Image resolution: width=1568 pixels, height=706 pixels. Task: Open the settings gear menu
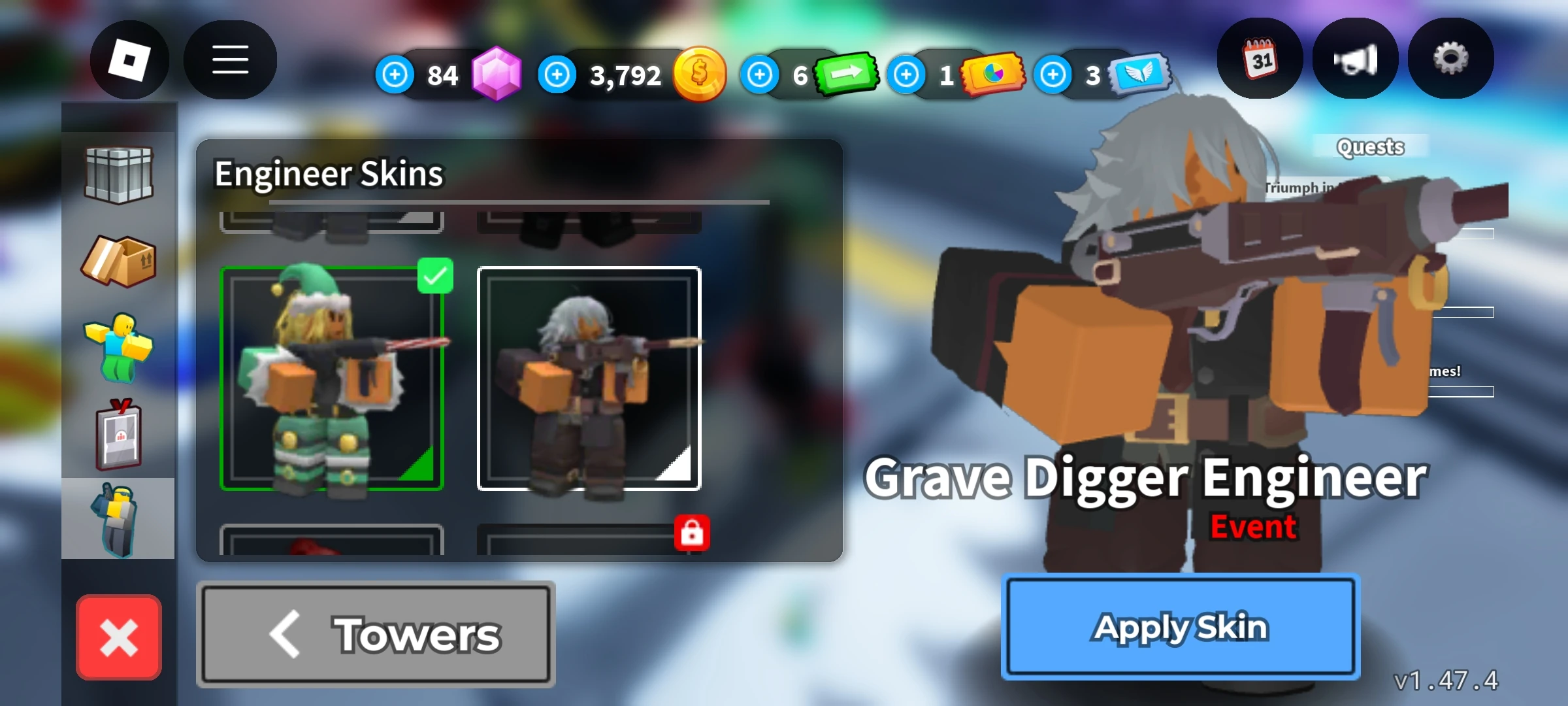coord(1450,59)
